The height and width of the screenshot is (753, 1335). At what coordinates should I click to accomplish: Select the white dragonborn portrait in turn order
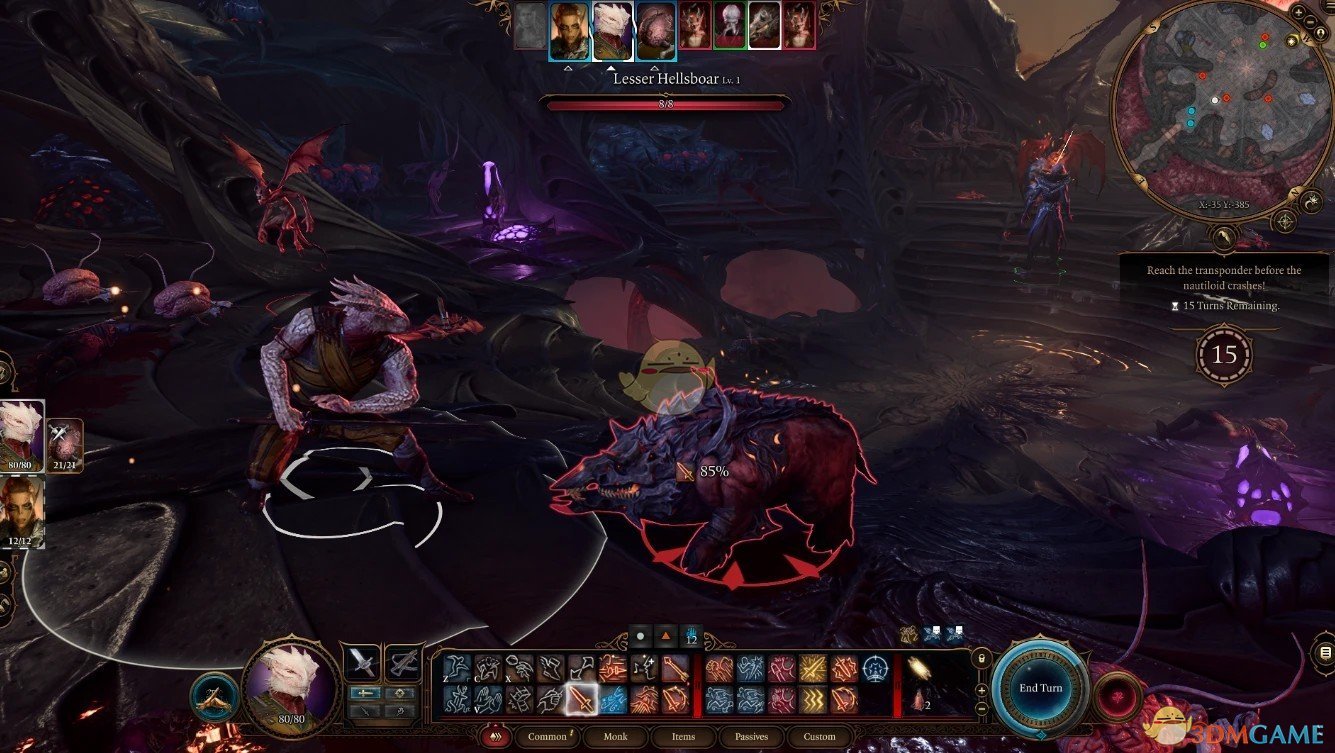(x=611, y=30)
